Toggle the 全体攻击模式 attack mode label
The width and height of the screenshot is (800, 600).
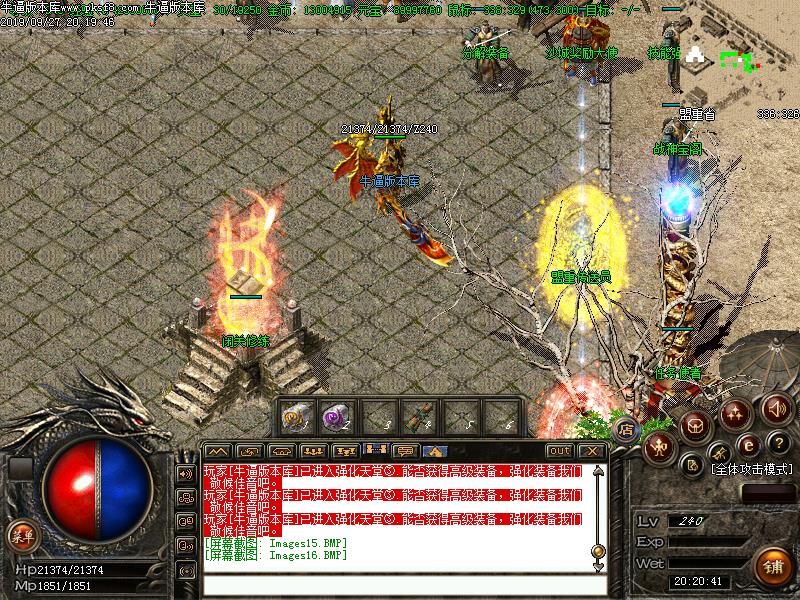pyautogui.click(x=750, y=468)
